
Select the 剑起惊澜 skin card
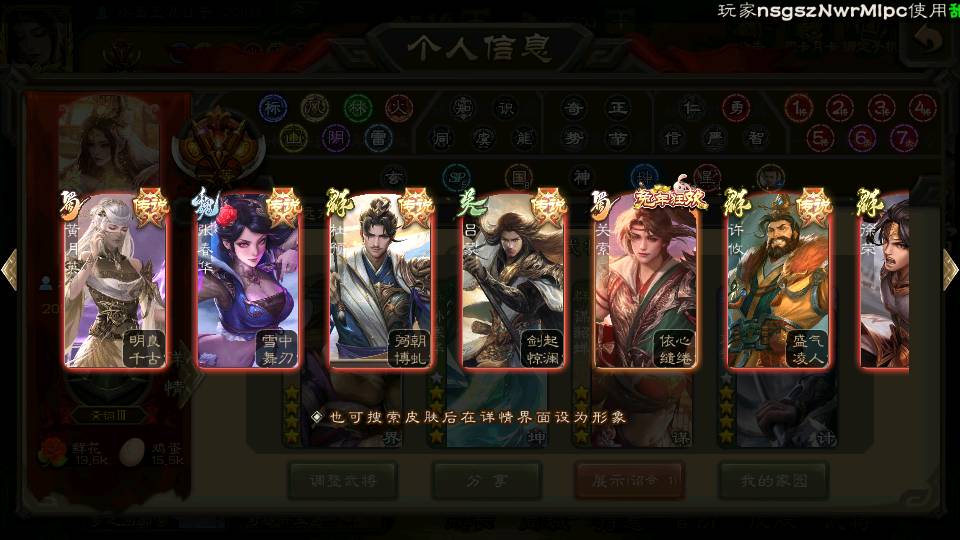[513, 280]
